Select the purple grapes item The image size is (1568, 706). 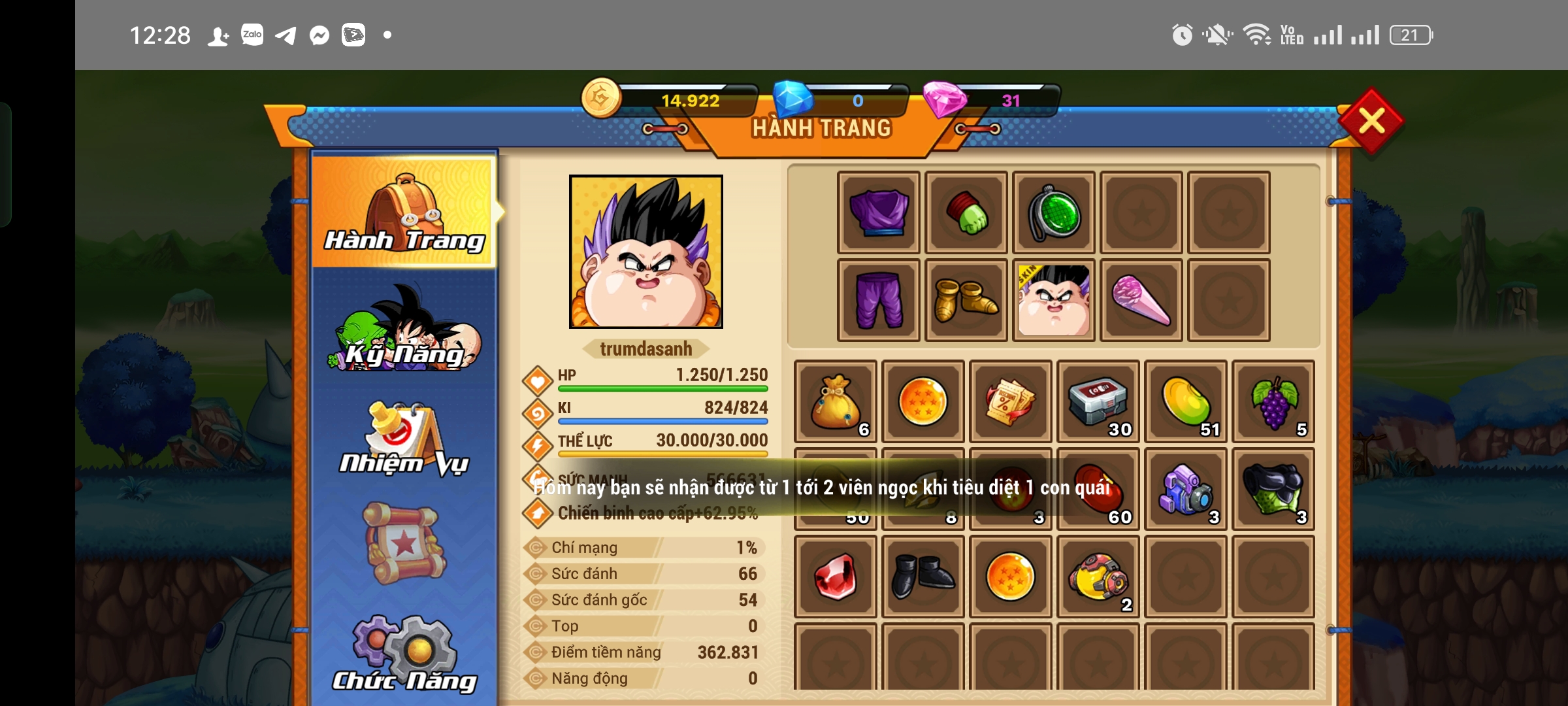[x=1273, y=401]
